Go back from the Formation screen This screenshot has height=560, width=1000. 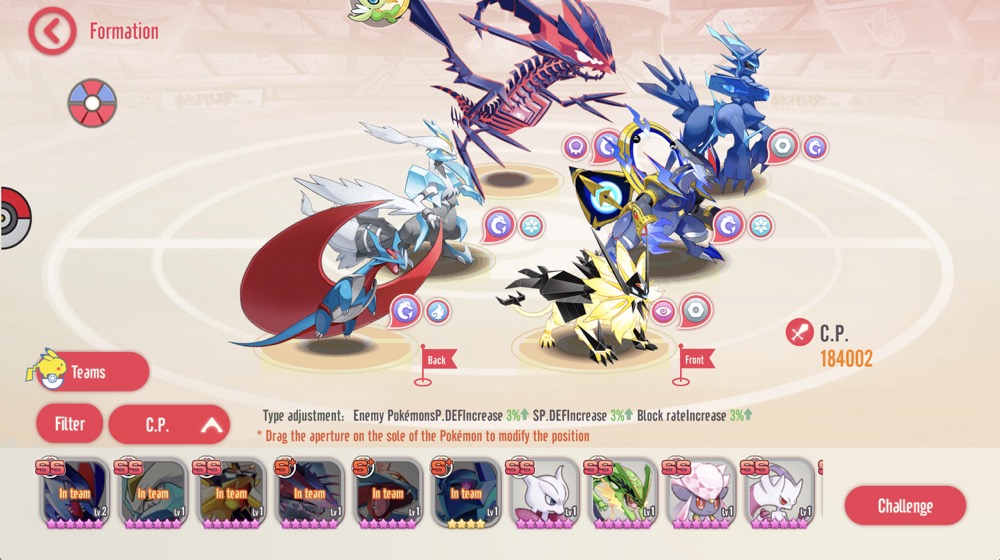(52, 31)
